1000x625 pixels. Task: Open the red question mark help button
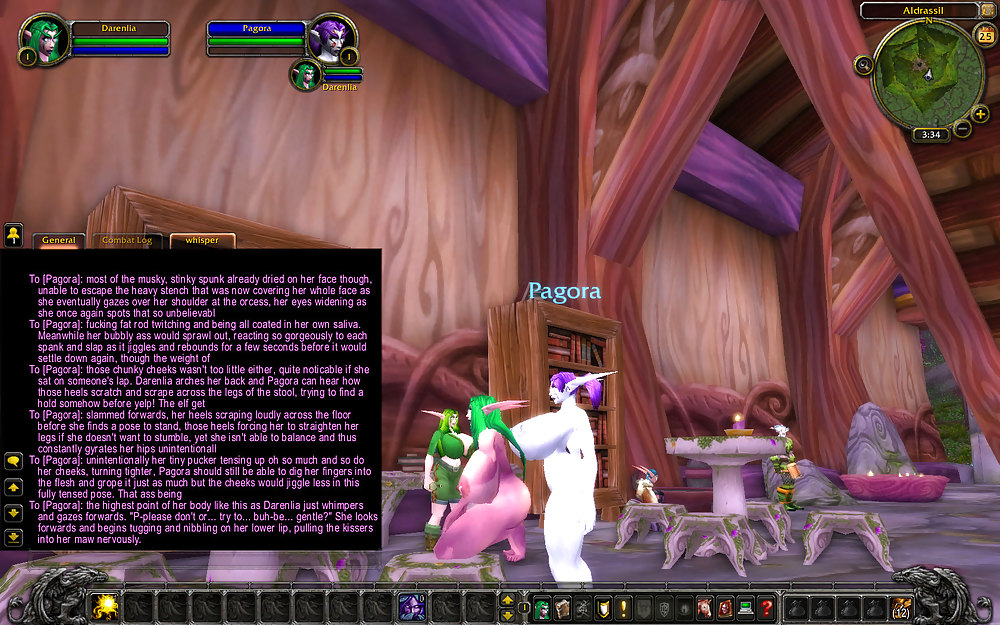tap(766, 607)
